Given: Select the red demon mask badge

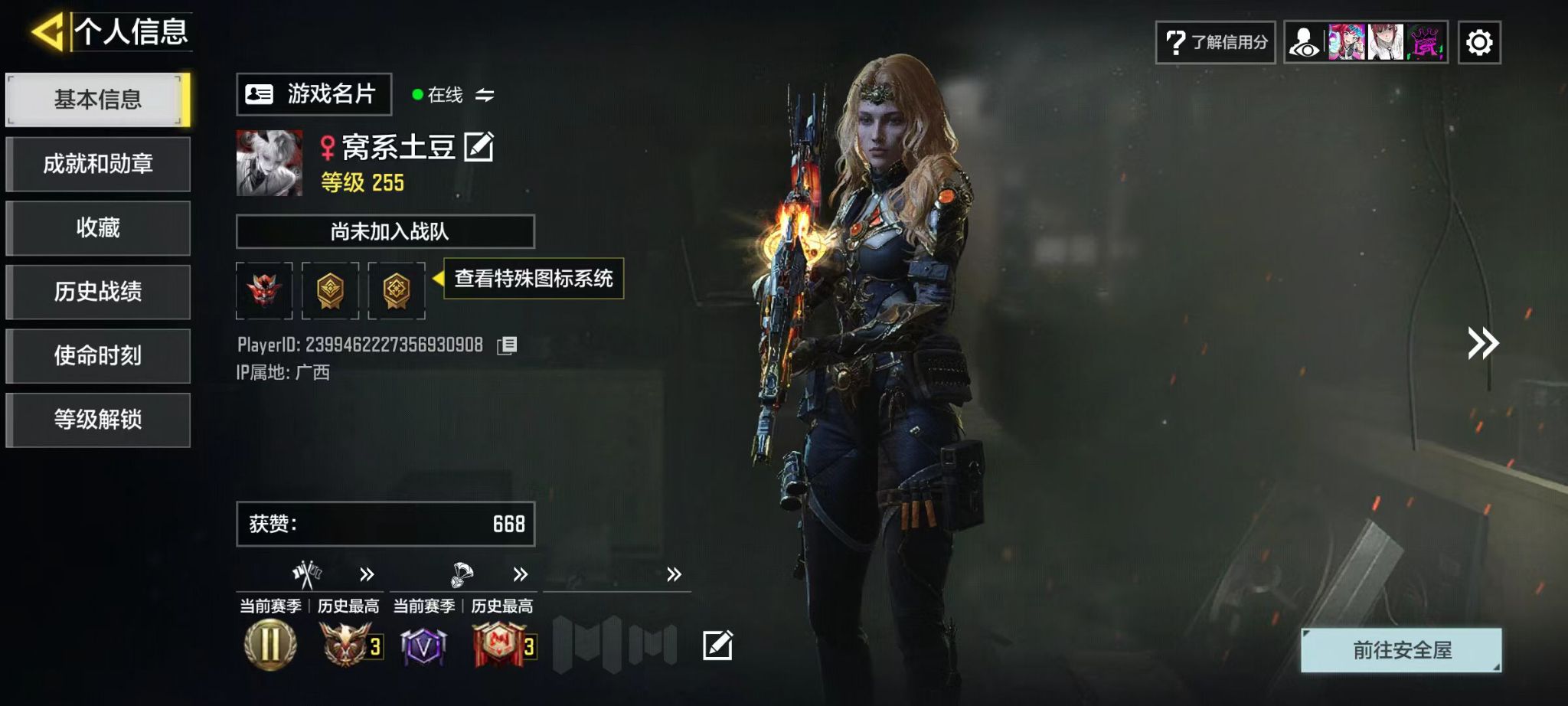Looking at the screenshot, I should 264,290.
